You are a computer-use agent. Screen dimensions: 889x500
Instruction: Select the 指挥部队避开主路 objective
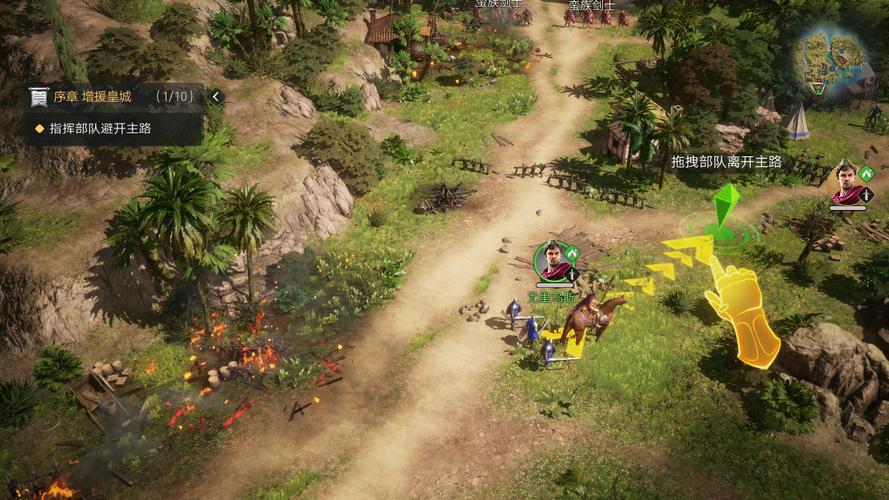[99, 128]
